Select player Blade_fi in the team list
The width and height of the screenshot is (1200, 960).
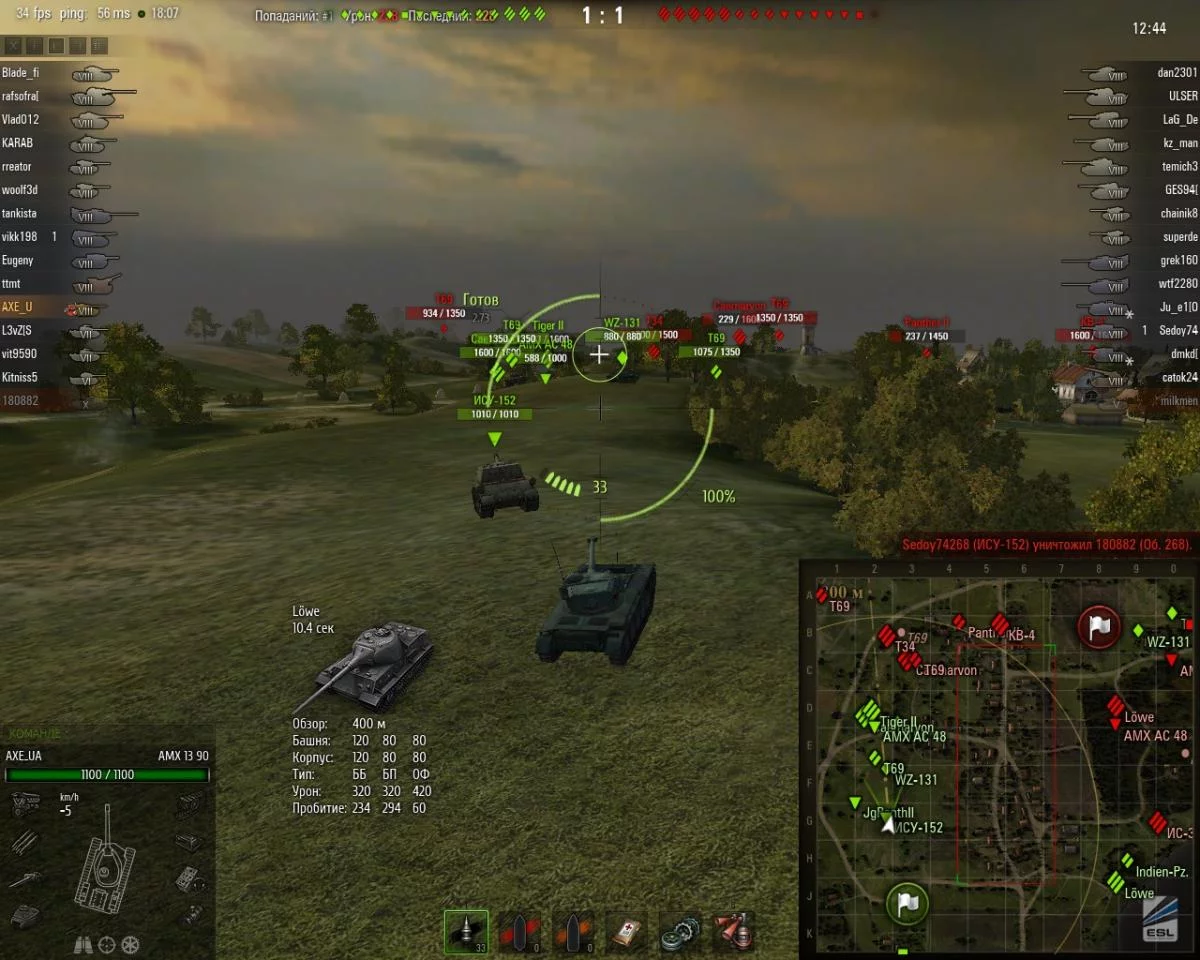point(20,73)
